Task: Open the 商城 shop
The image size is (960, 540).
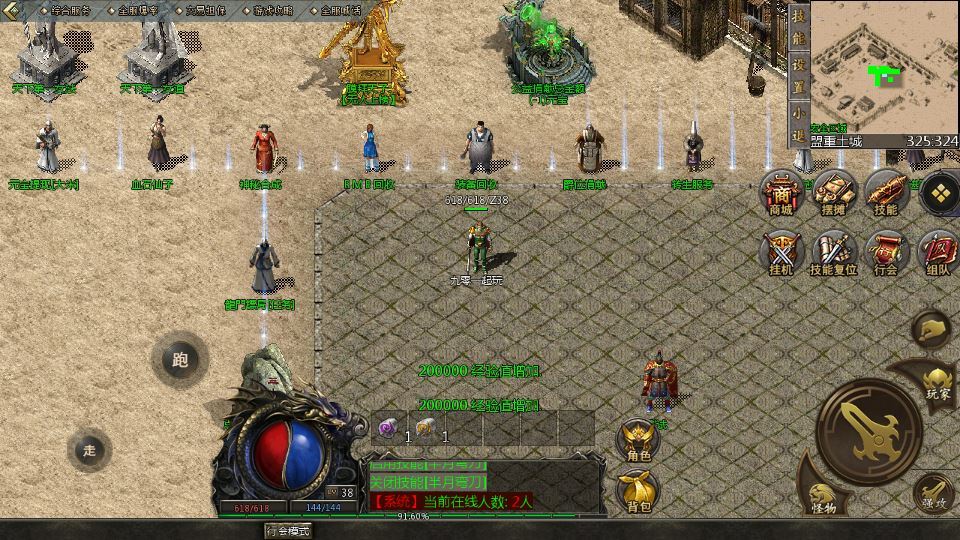Action: coord(782,192)
